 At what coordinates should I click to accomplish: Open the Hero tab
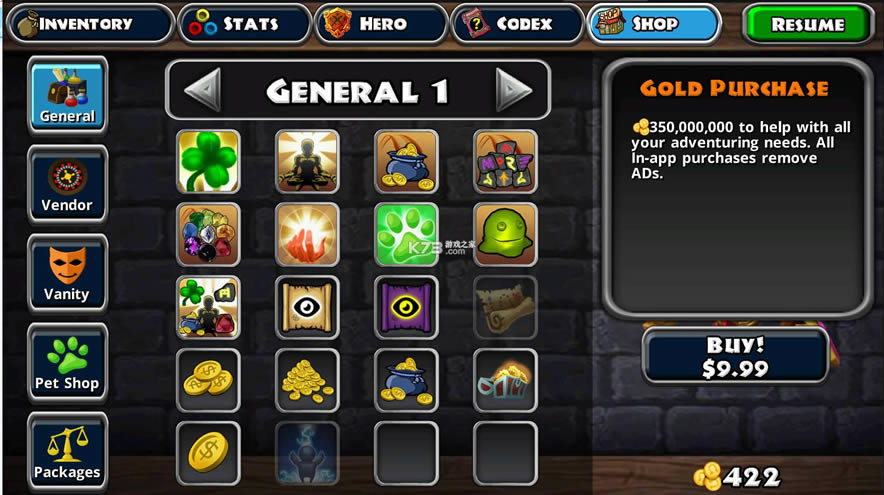click(380, 23)
